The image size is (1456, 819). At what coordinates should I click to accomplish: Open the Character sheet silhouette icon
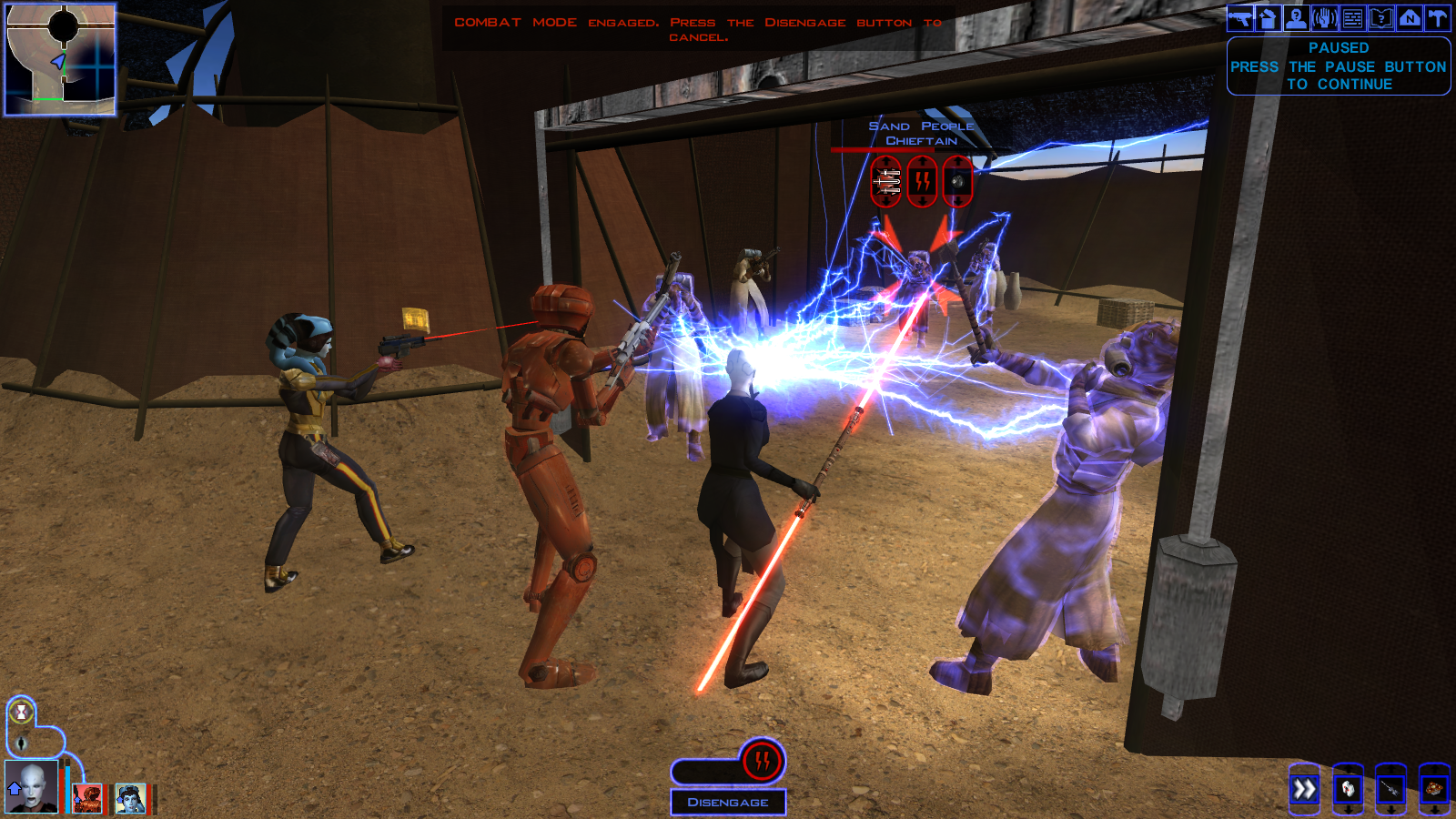pyautogui.click(x=1296, y=17)
